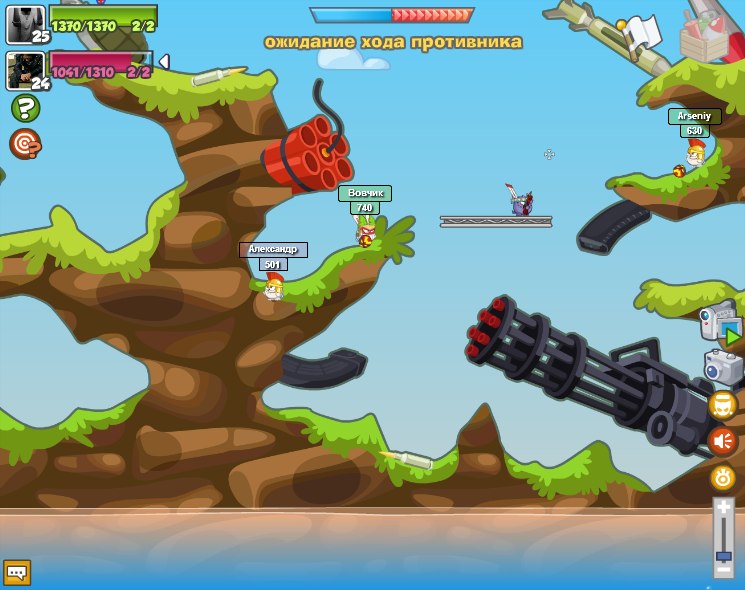Screen dimensions: 745x590
Task: Click the video camera replay button
Action: tap(722, 327)
